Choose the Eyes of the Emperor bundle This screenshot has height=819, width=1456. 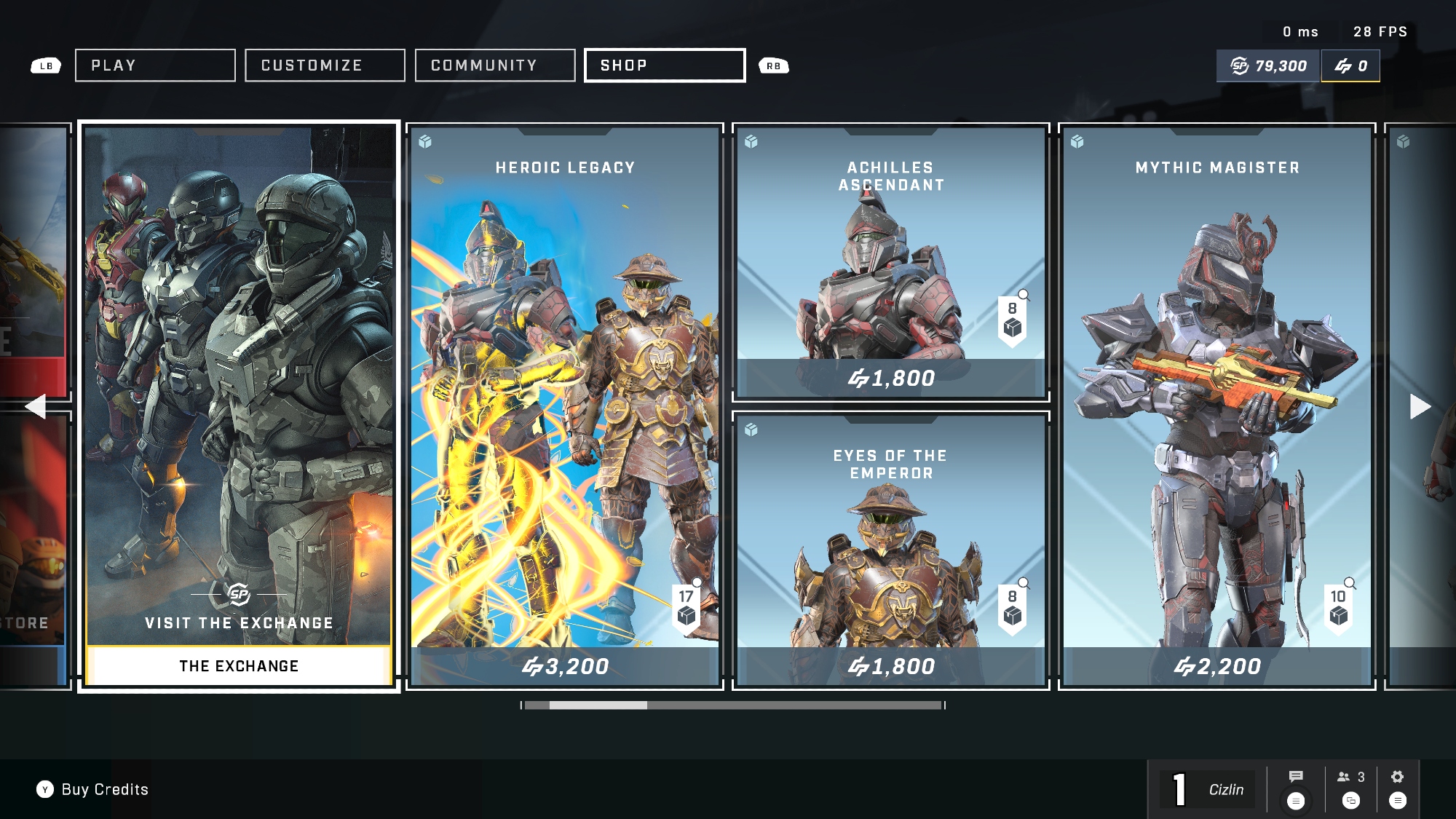890,550
